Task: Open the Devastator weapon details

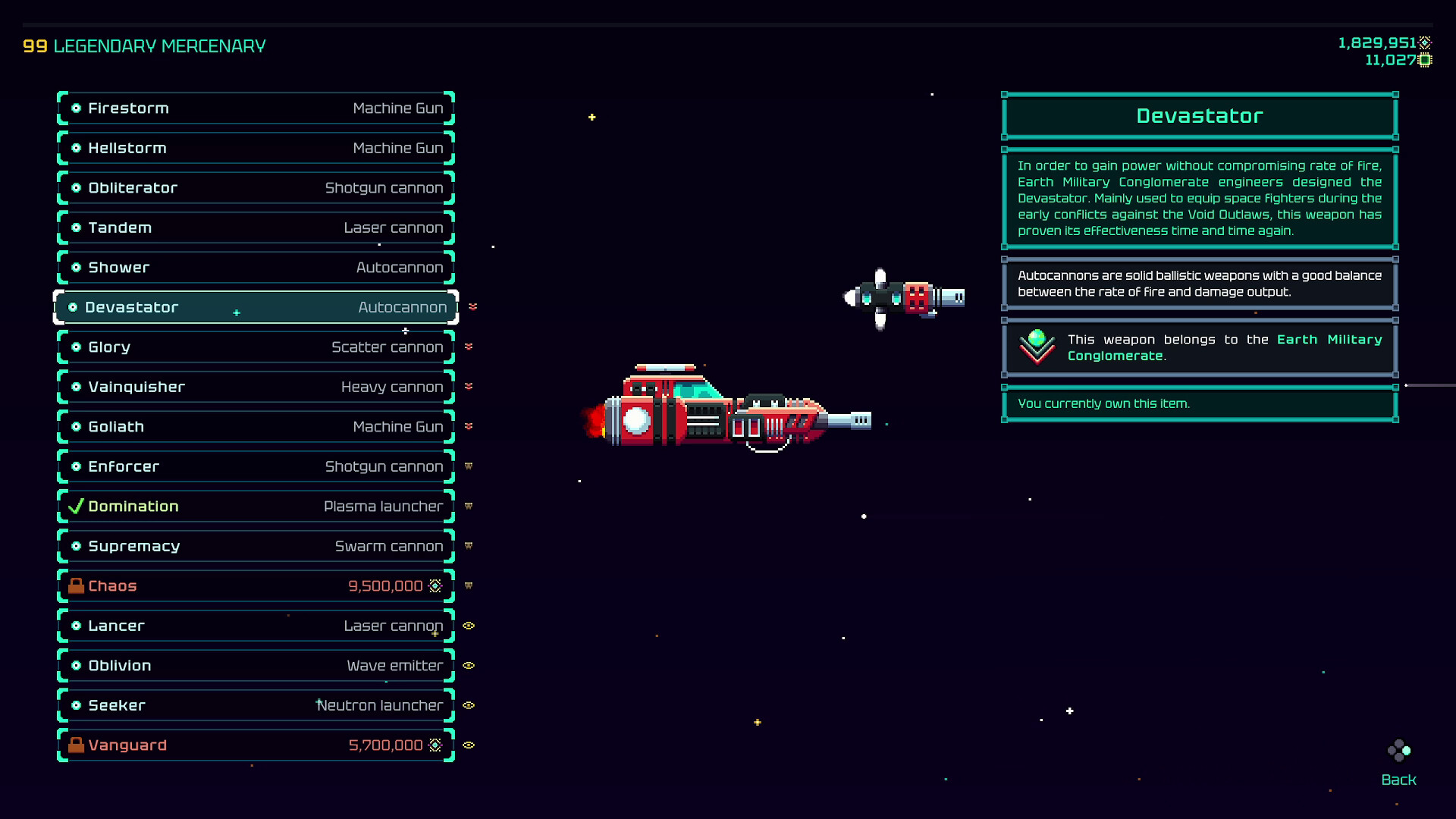Action: coord(256,307)
